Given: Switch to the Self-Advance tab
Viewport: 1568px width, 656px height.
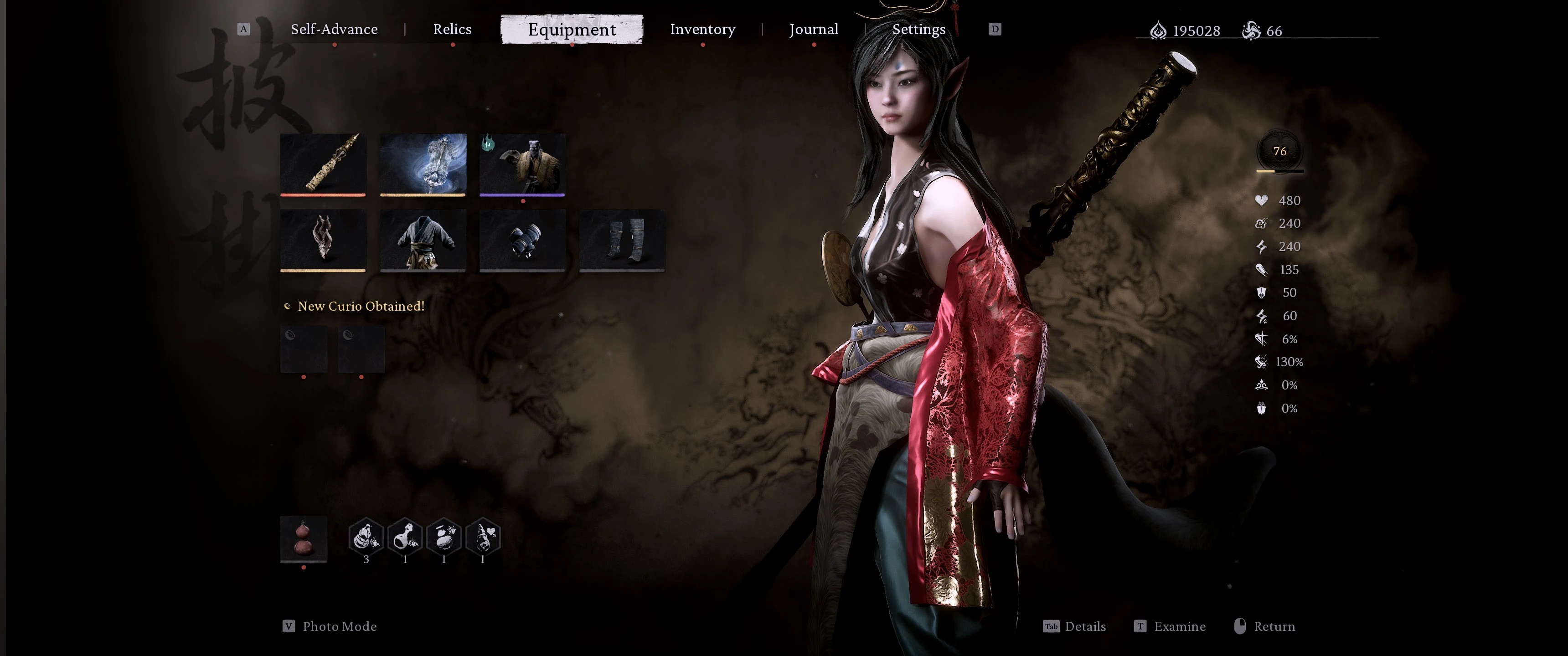Looking at the screenshot, I should [334, 29].
